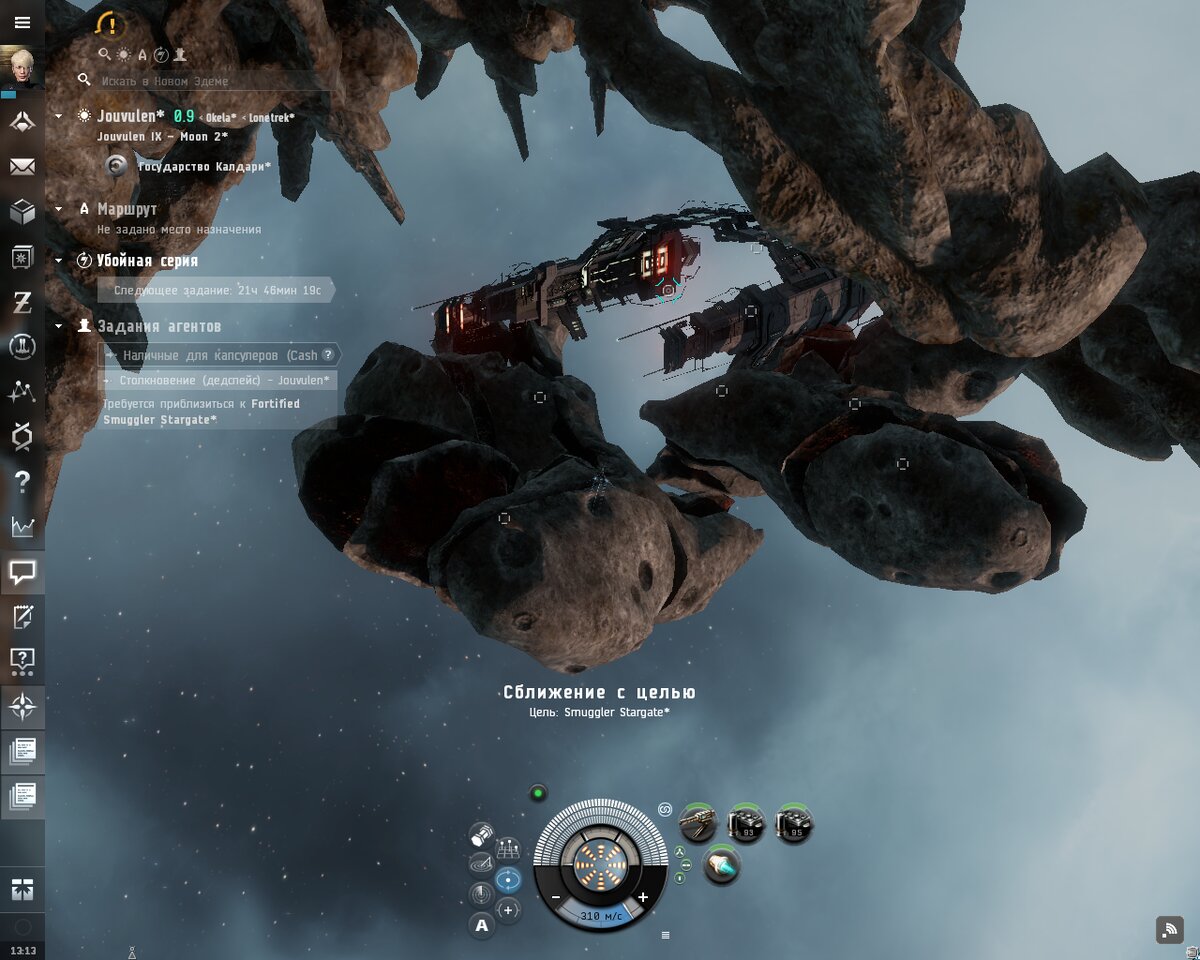This screenshot has height=960, width=1200.
Task: Open the mail envelope icon
Action: point(22,167)
